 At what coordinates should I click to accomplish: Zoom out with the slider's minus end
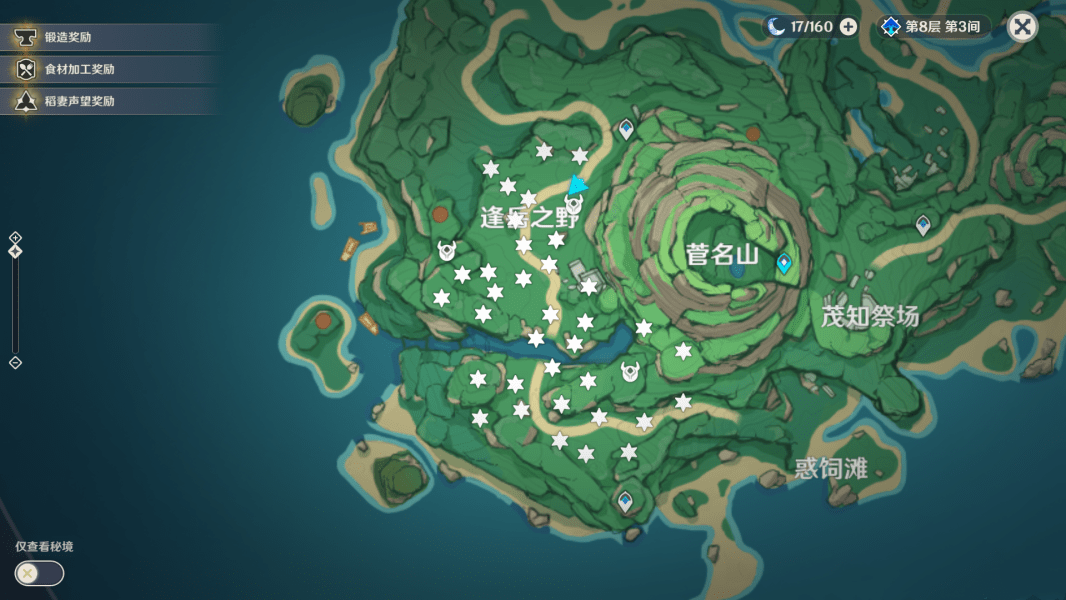[15, 362]
